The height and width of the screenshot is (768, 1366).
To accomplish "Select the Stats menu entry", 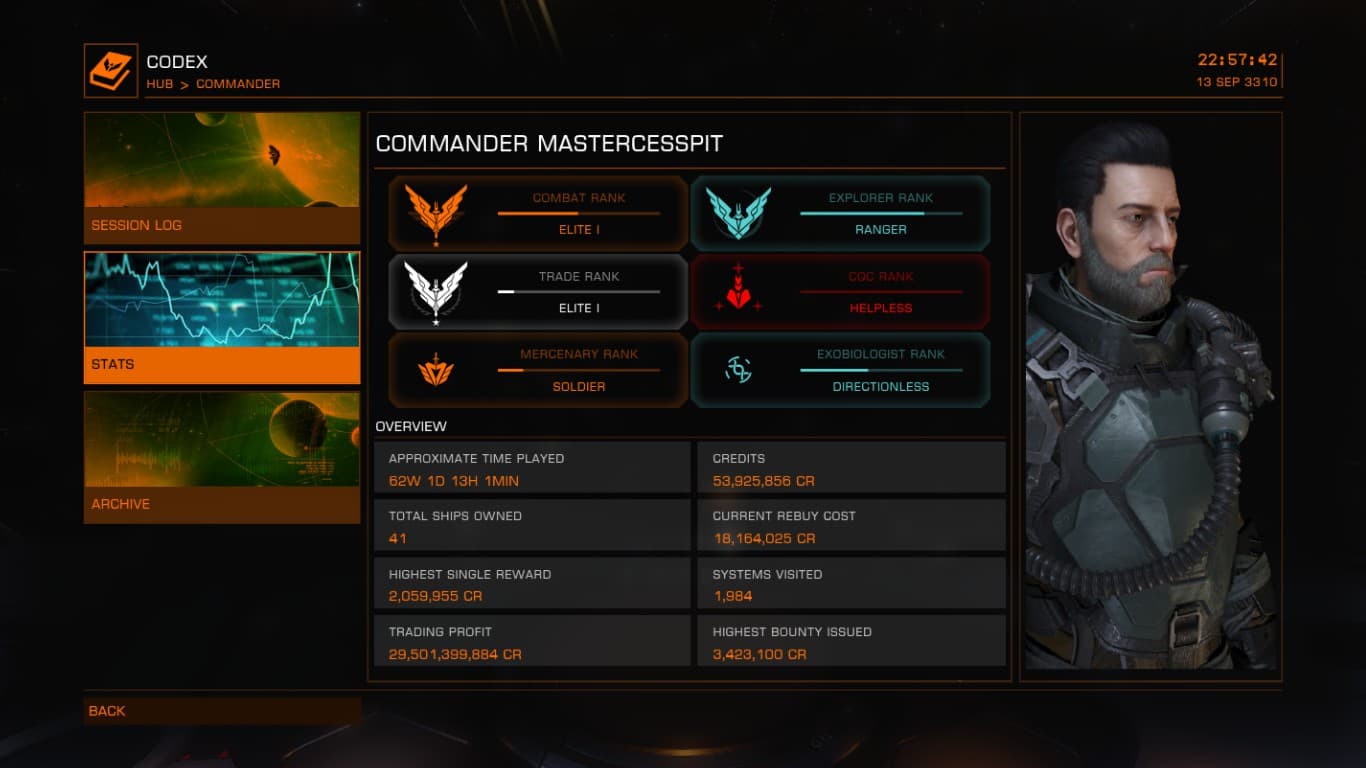I will coord(221,318).
